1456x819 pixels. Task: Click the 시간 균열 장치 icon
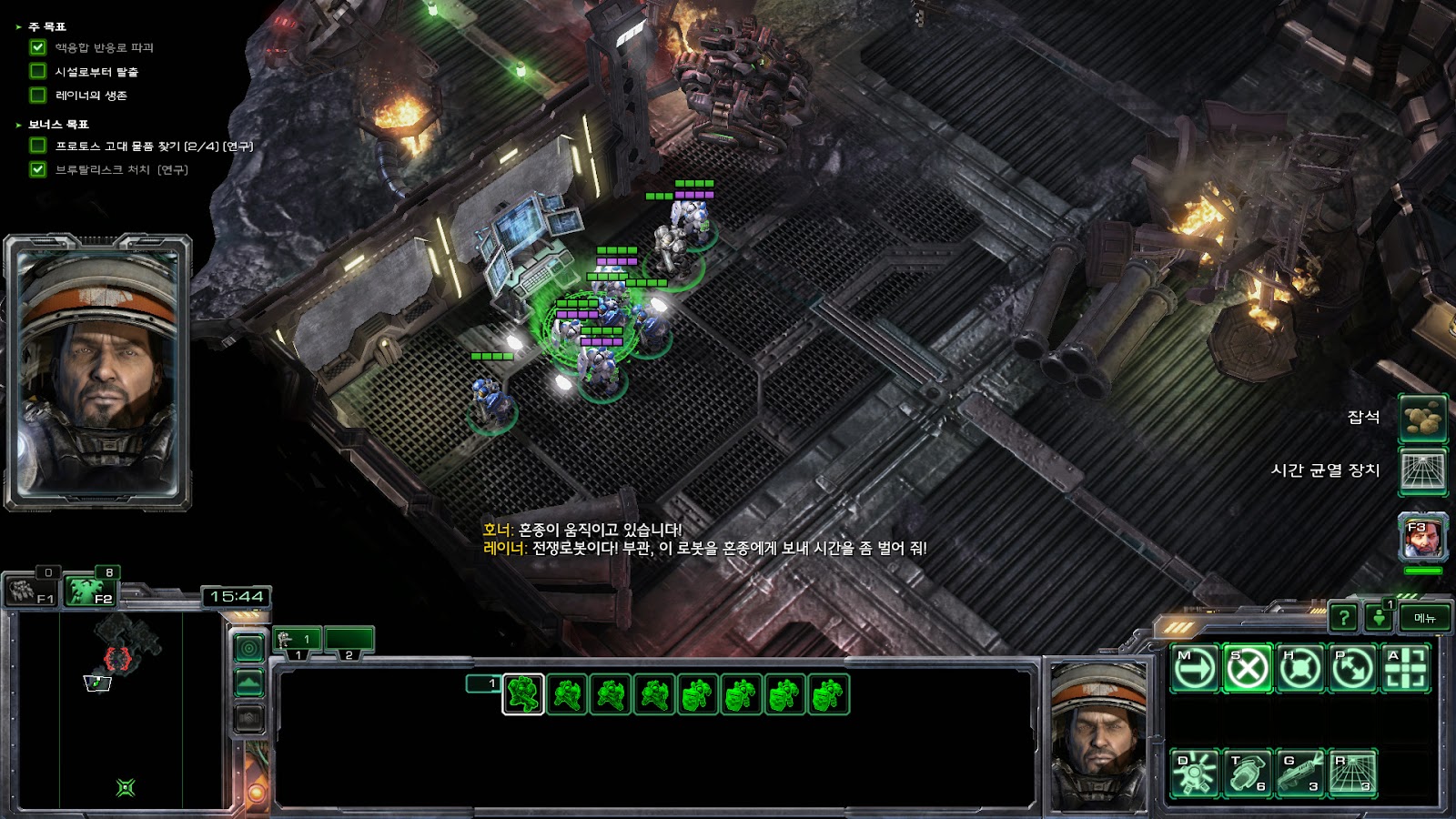click(x=1422, y=470)
